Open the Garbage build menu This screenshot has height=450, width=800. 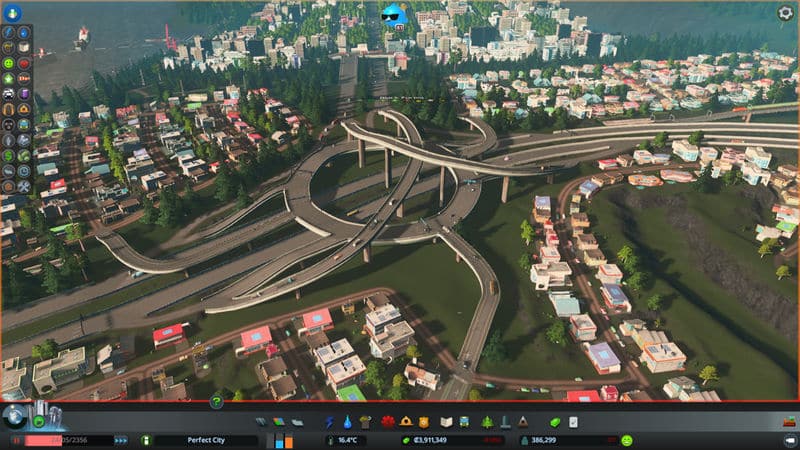[x=365, y=422]
